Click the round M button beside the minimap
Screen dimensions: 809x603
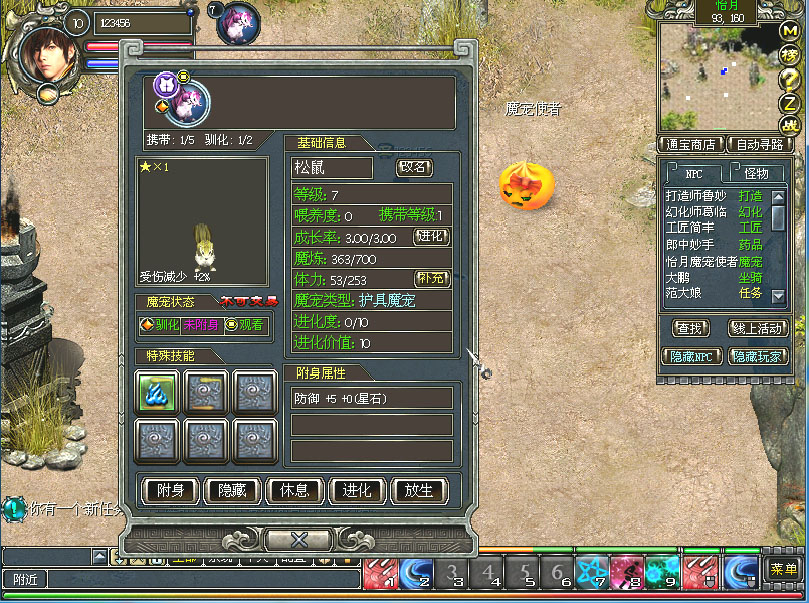pyautogui.click(x=789, y=31)
